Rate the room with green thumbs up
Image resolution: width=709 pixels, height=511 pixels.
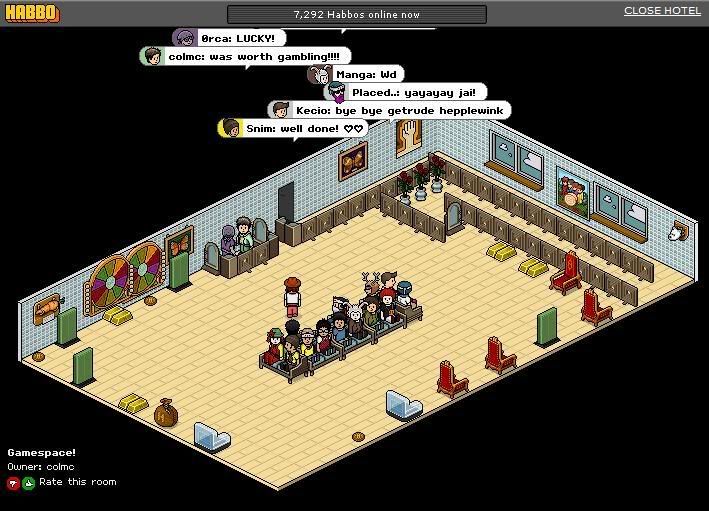click(x=28, y=483)
